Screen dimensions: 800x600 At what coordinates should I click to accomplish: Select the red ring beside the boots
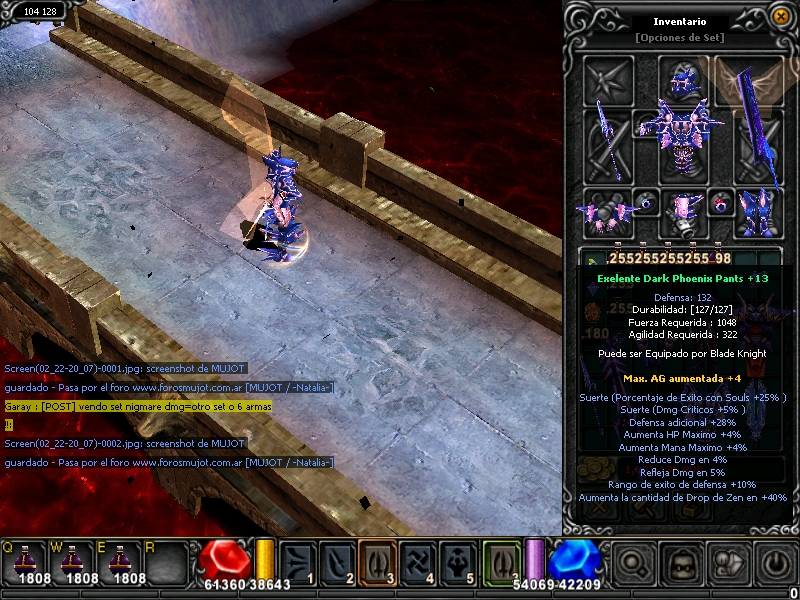719,204
